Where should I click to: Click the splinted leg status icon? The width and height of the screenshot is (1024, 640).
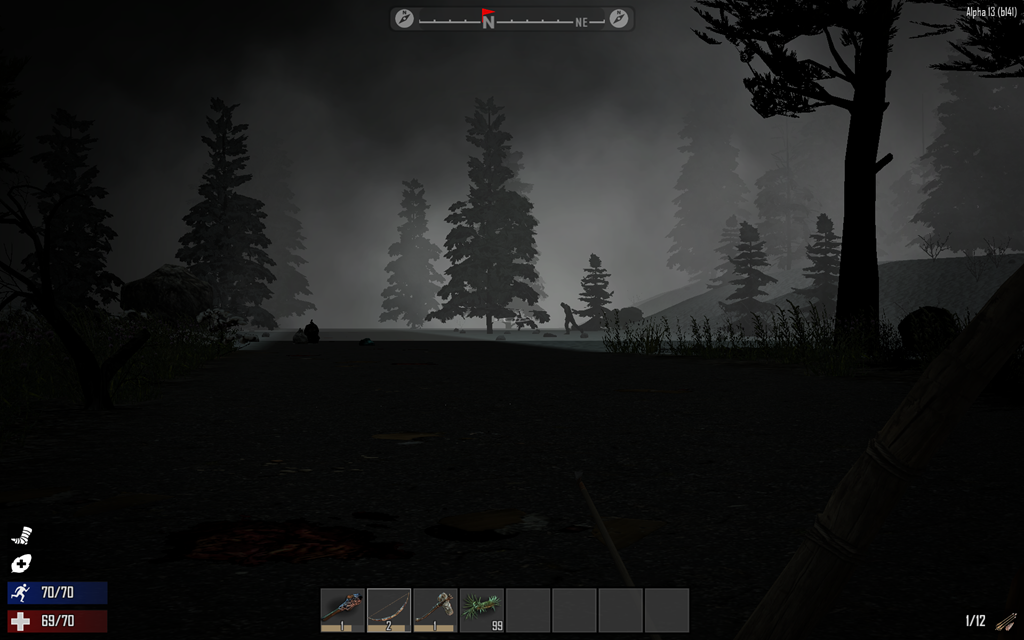21,536
